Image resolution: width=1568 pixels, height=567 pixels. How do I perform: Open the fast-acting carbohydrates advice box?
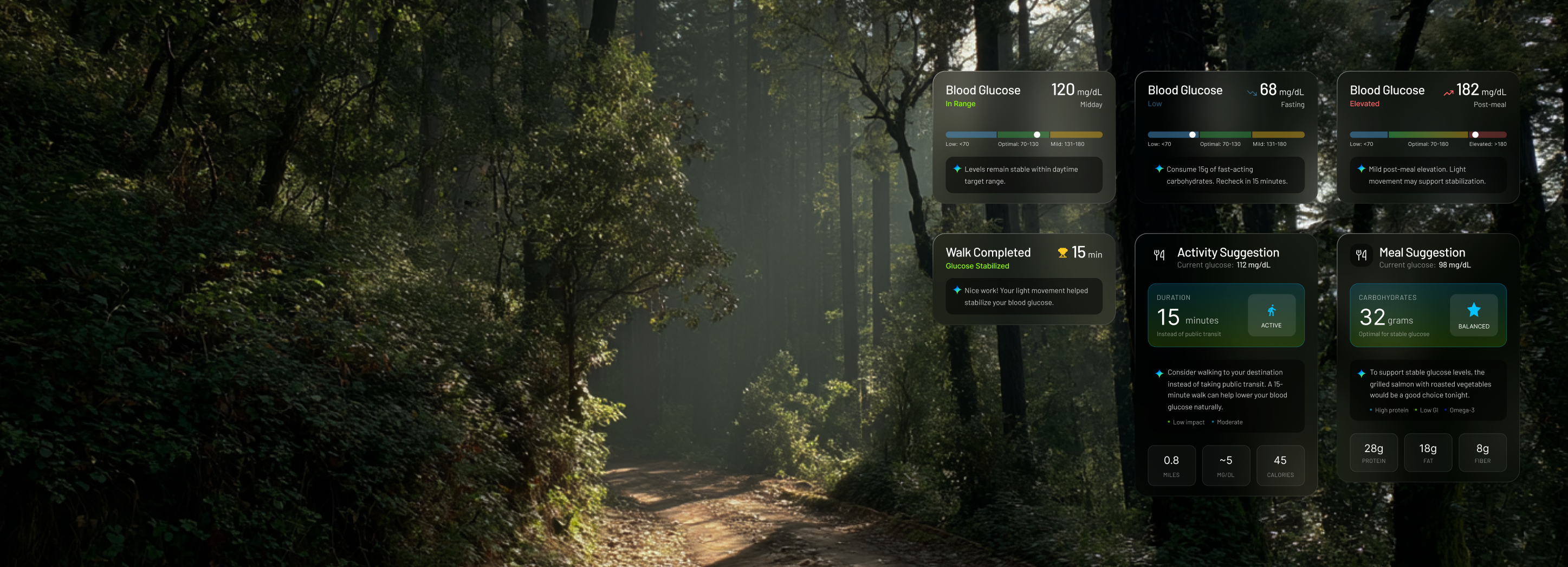pyautogui.click(x=1225, y=176)
